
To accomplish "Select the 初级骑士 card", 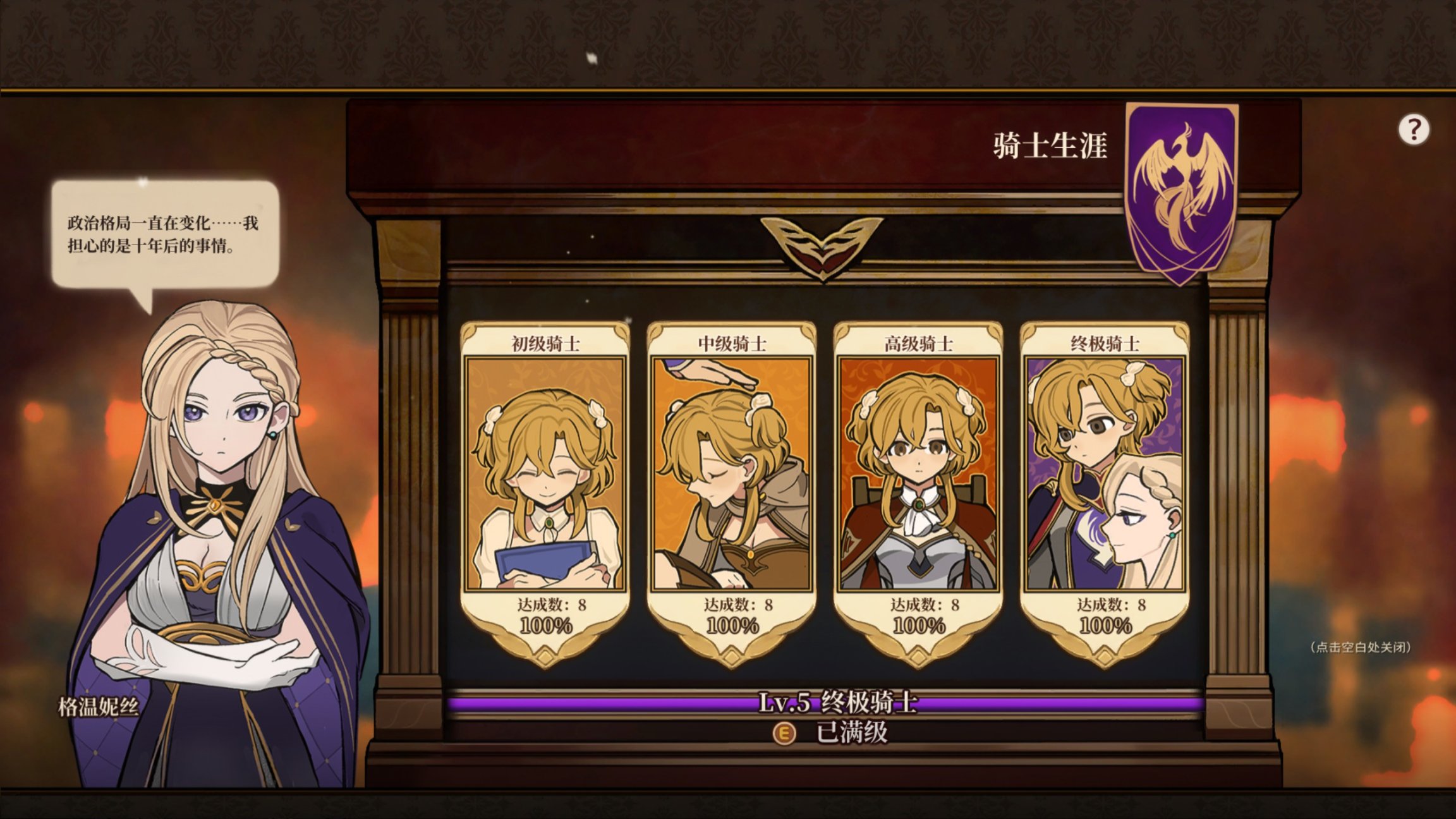I will click(545, 487).
